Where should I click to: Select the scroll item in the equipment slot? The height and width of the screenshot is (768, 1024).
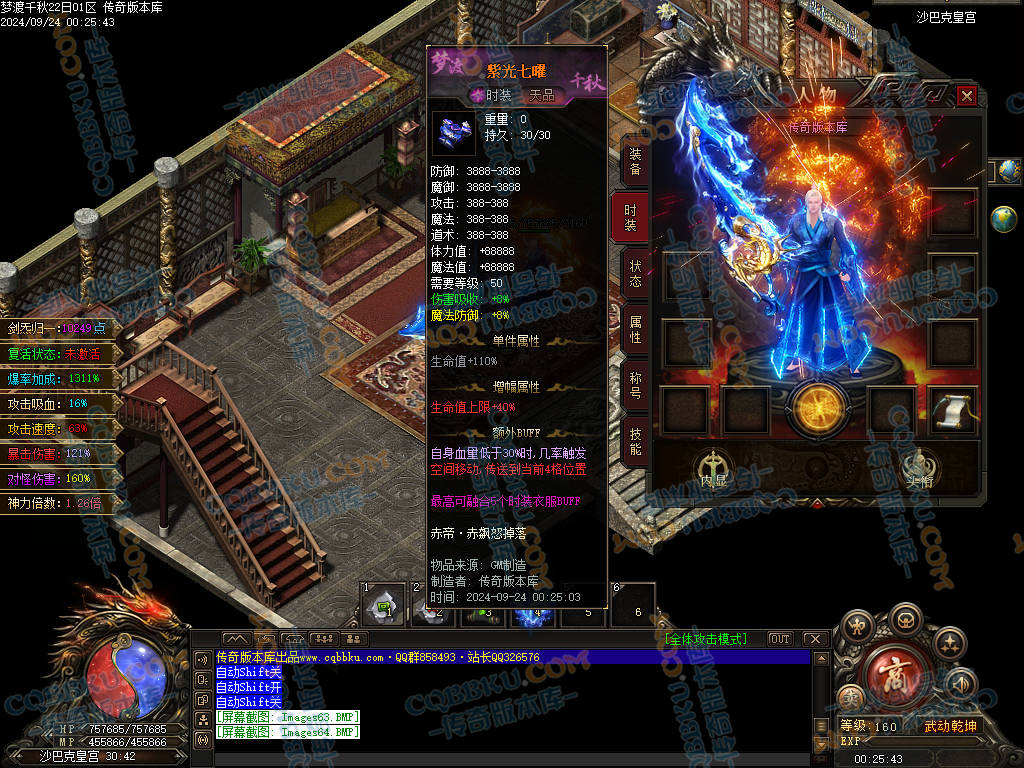coord(953,410)
